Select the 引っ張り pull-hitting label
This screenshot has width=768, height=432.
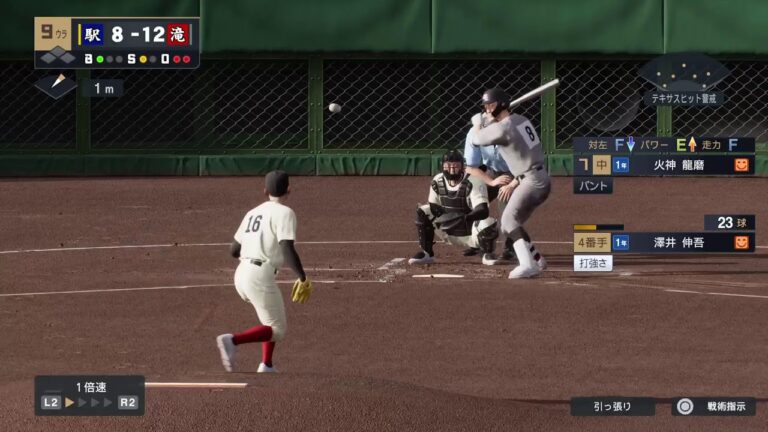coord(612,407)
